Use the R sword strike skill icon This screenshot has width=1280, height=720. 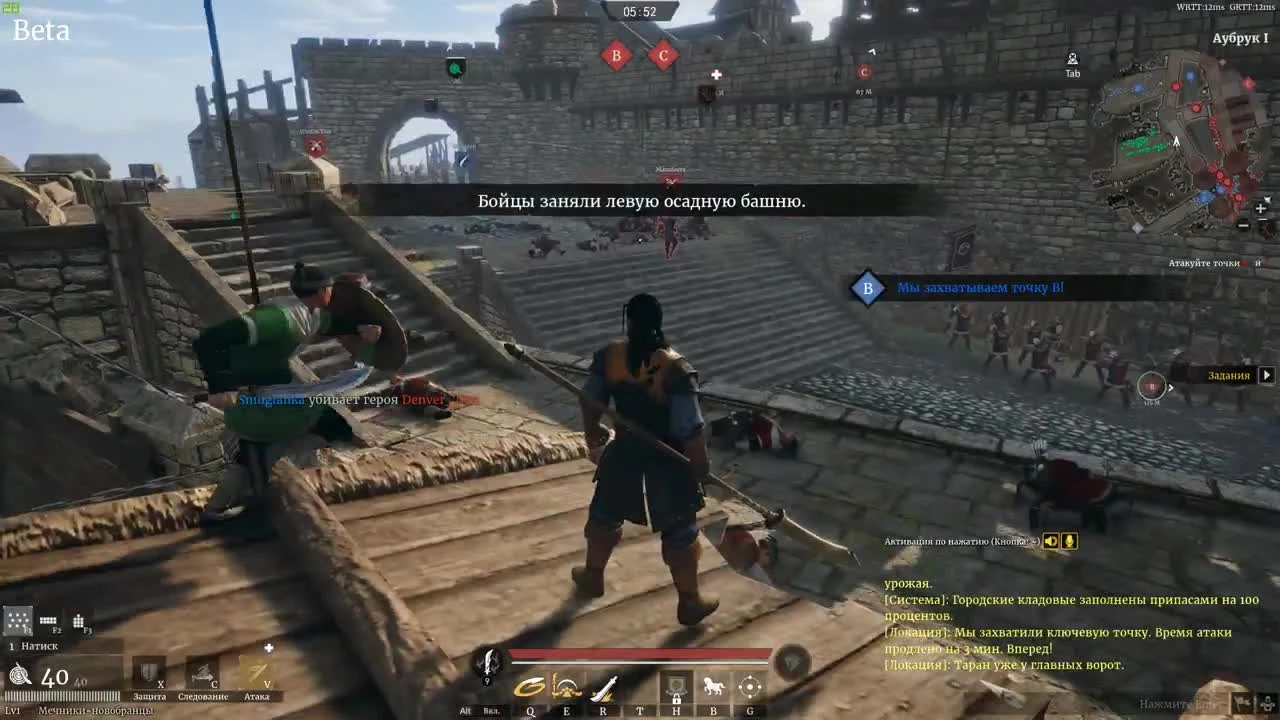tap(602, 687)
